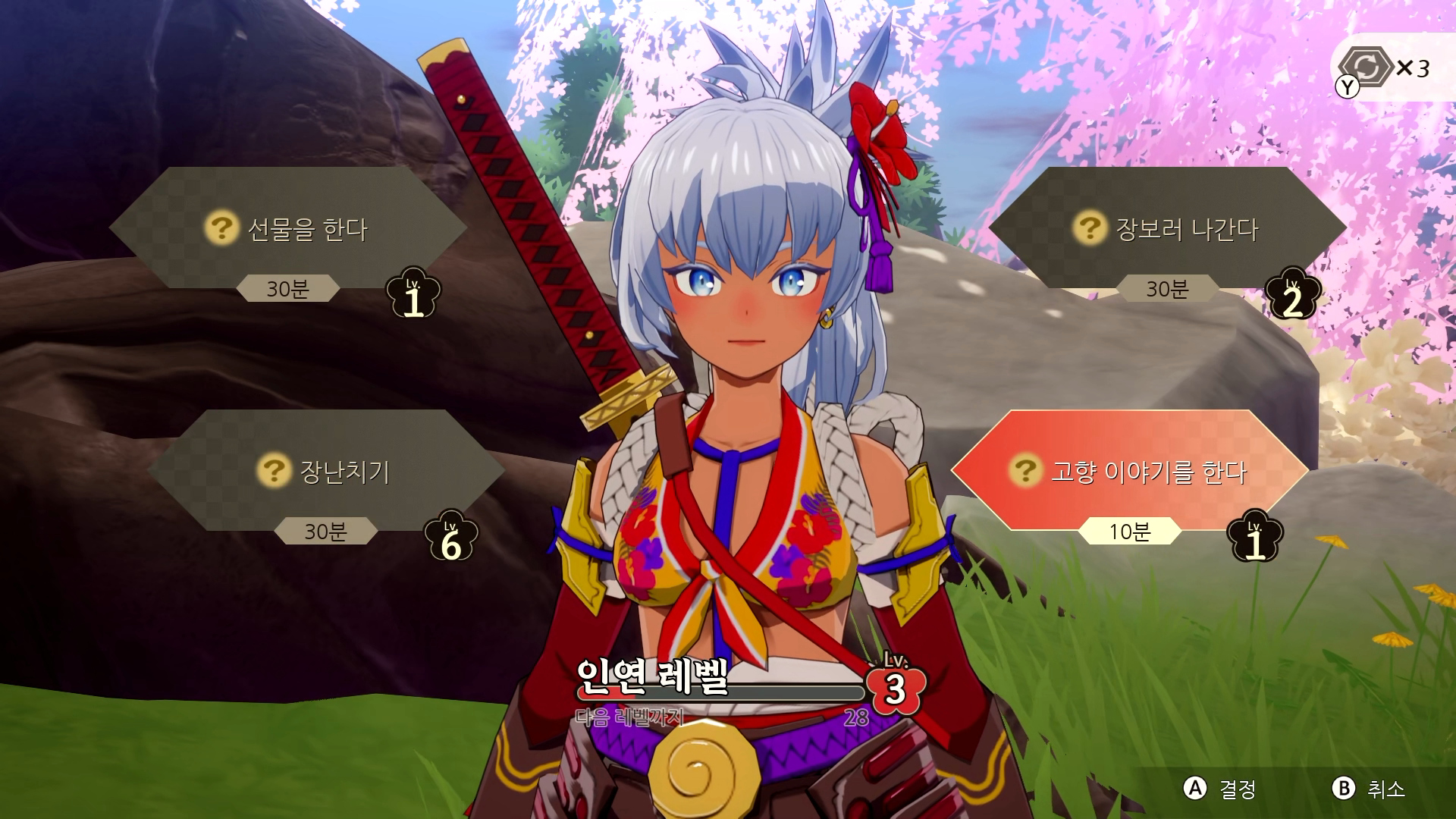Confirm with the 결정 button
This screenshot has width=1456, height=819.
coord(1220,789)
